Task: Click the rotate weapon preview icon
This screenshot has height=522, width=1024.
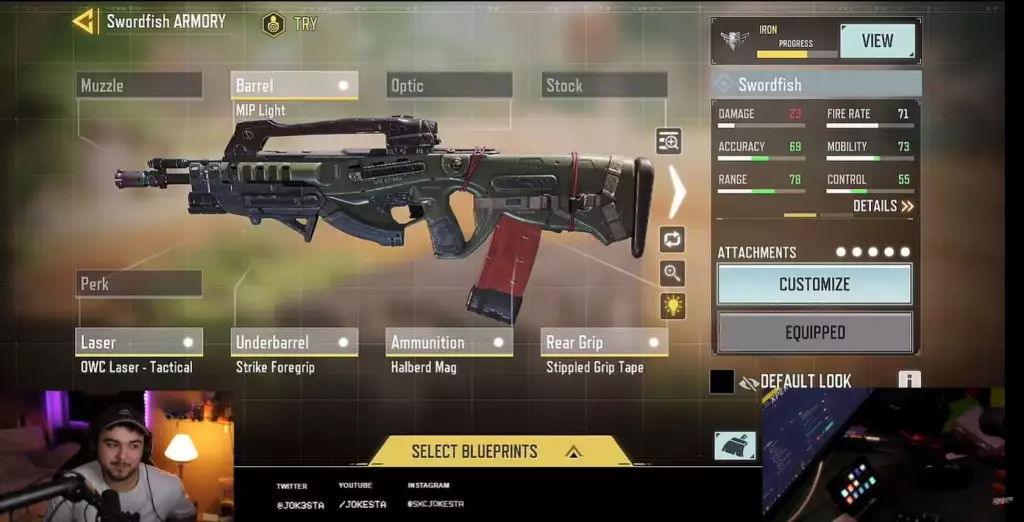Action: (672, 239)
